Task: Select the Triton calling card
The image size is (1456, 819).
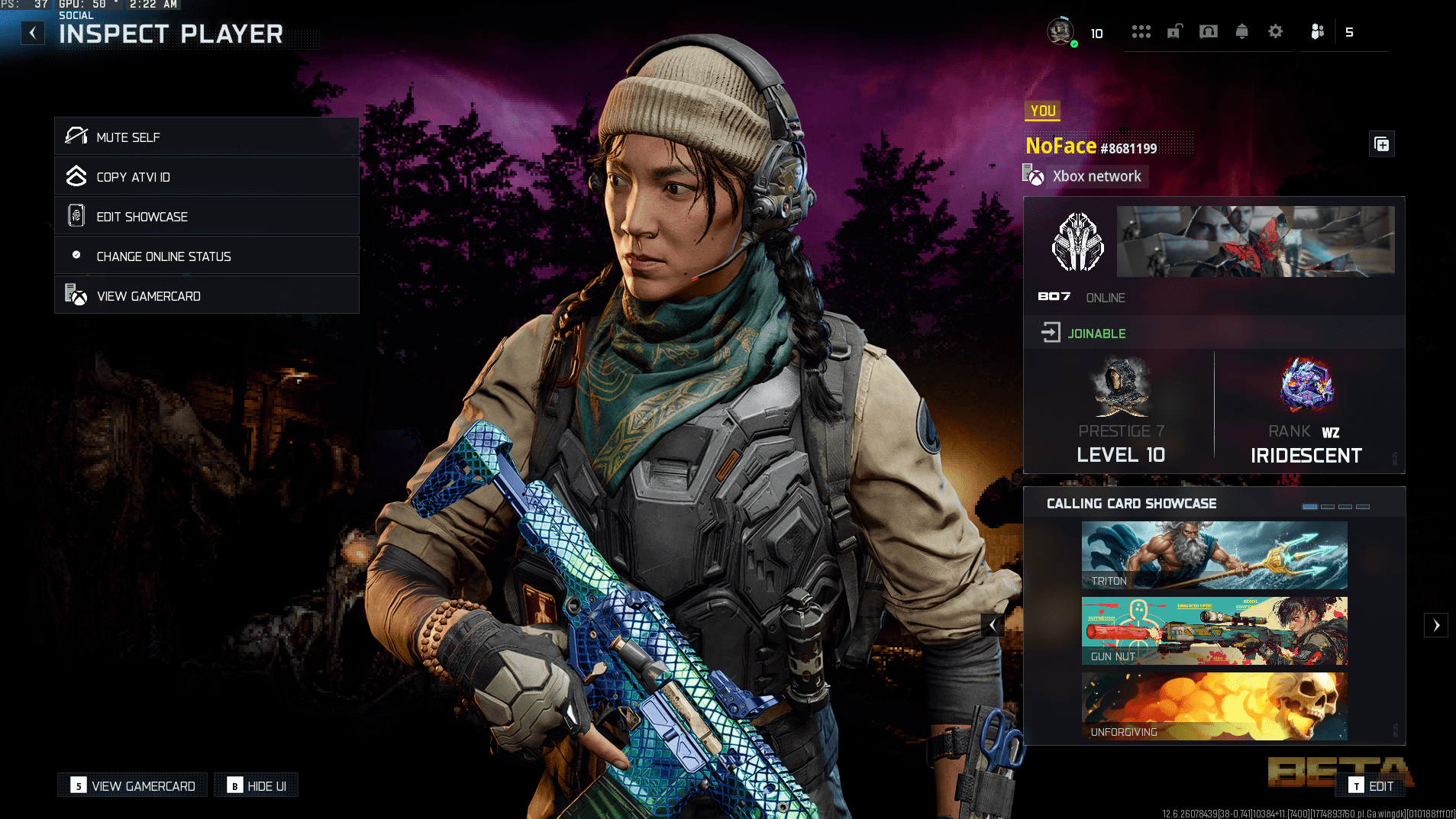Action: pyautogui.click(x=1214, y=555)
